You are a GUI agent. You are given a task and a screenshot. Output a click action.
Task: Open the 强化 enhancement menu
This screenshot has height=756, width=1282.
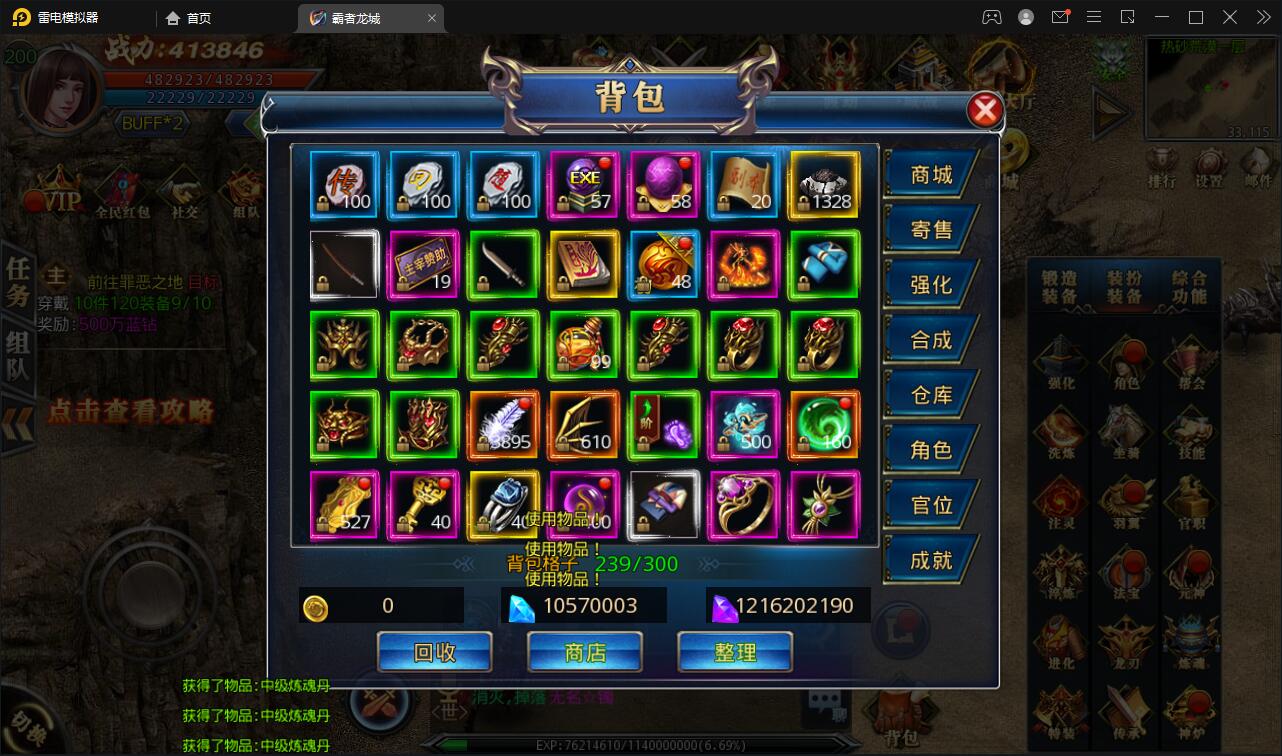coord(930,285)
